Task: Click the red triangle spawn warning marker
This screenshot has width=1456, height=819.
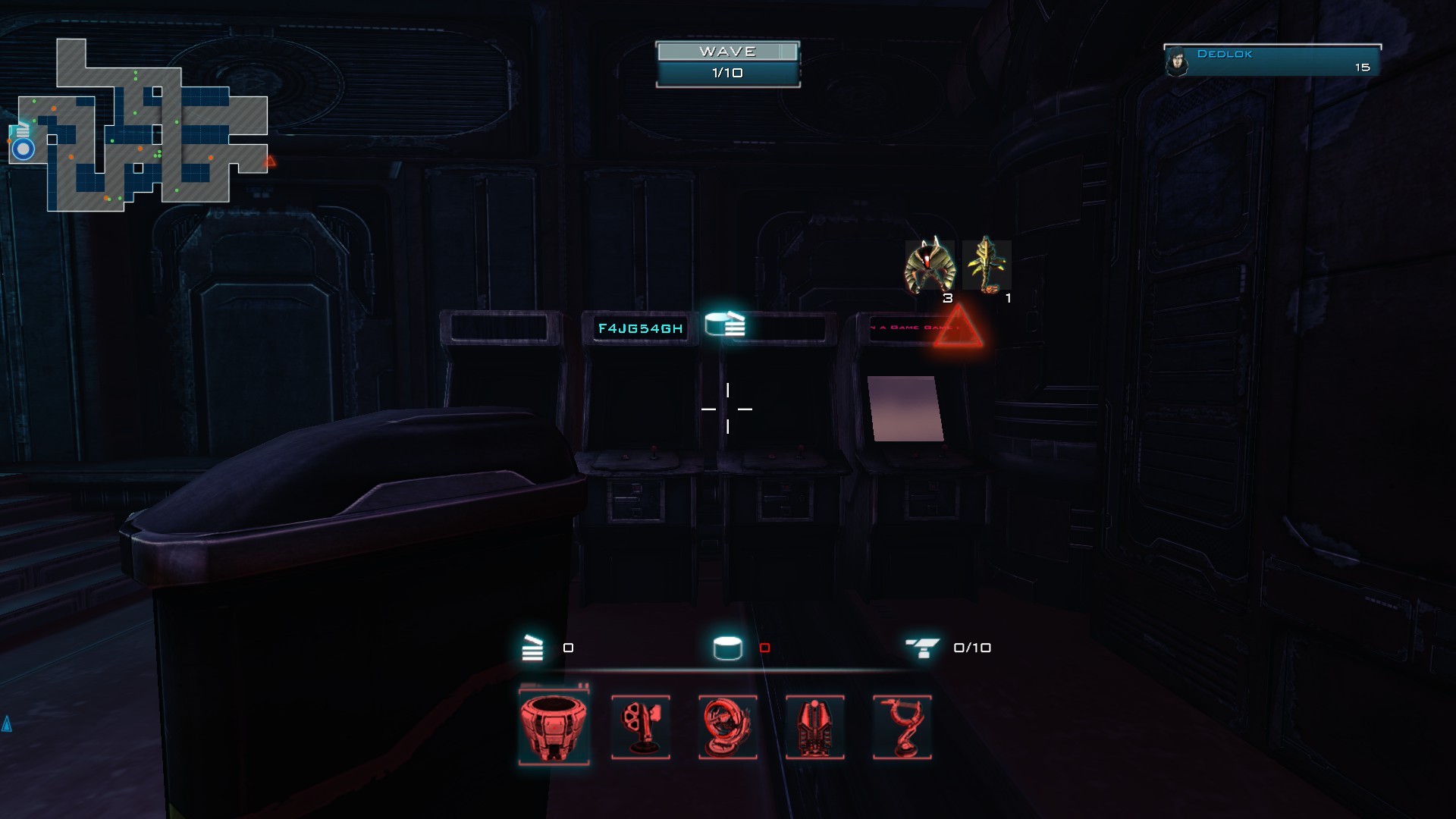Action: (x=959, y=328)
